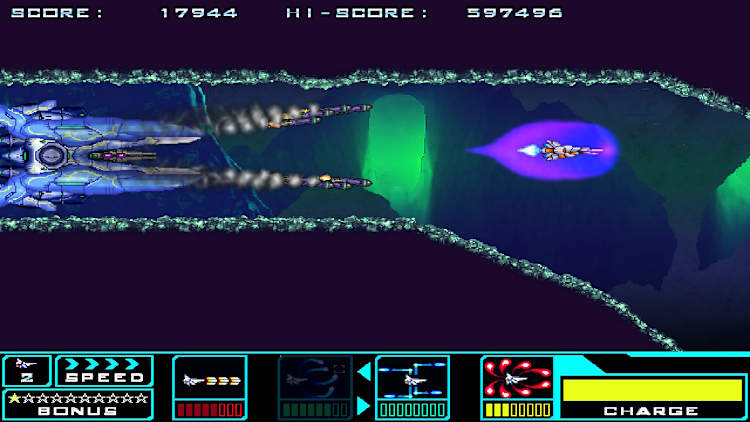The width and height of the screenshot is (750, 422).
Task: Choose the dimmed middle weapon slot
Action: click(315, 380)
